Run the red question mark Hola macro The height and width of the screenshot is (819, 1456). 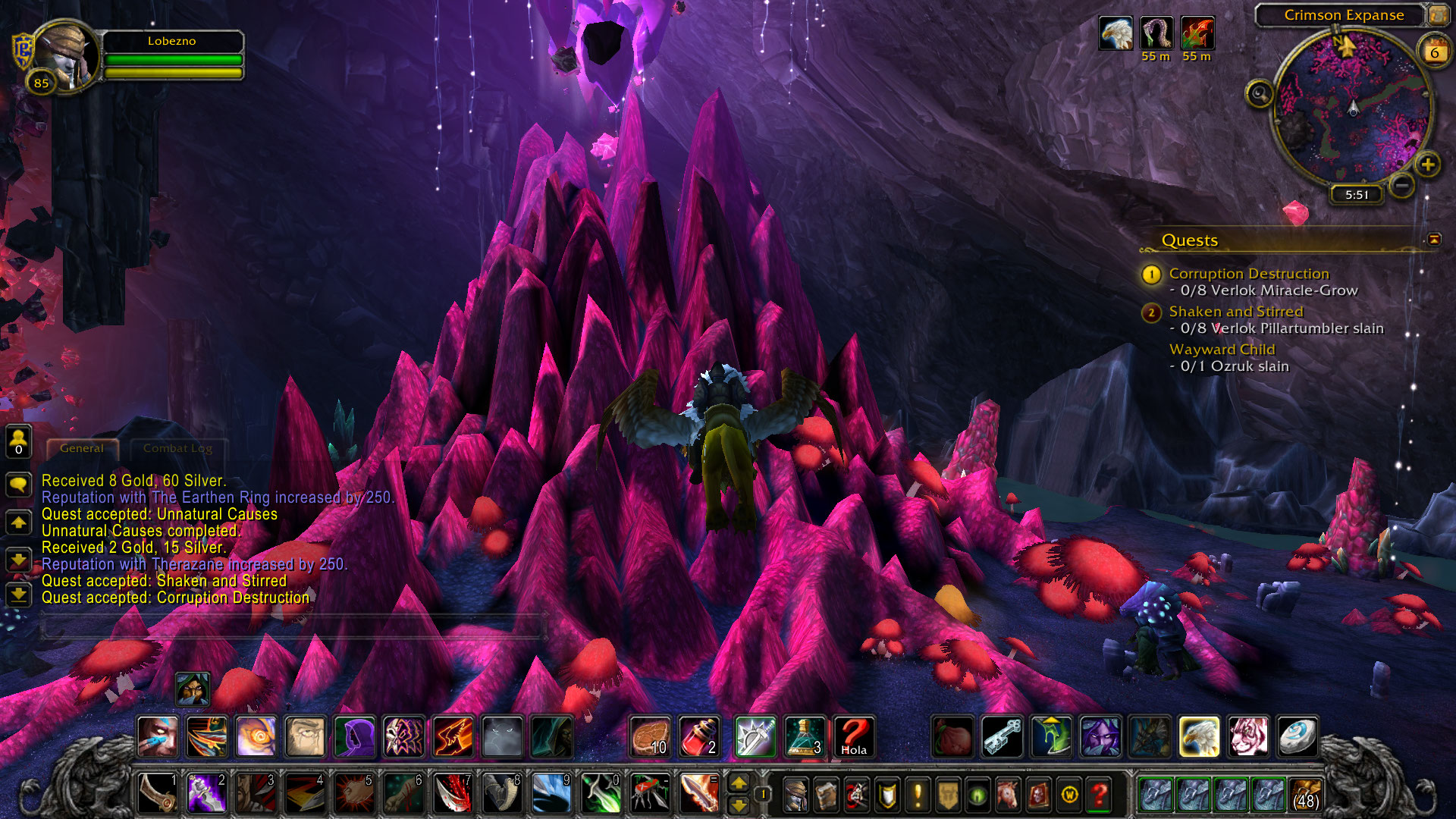click(x=854, y=737)
